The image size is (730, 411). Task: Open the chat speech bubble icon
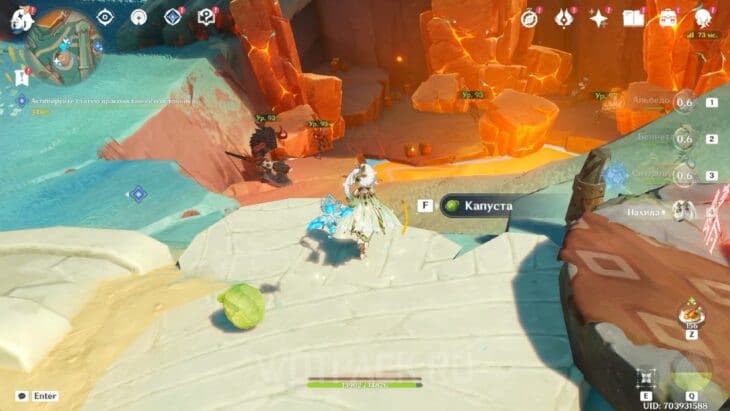[22, 396]
